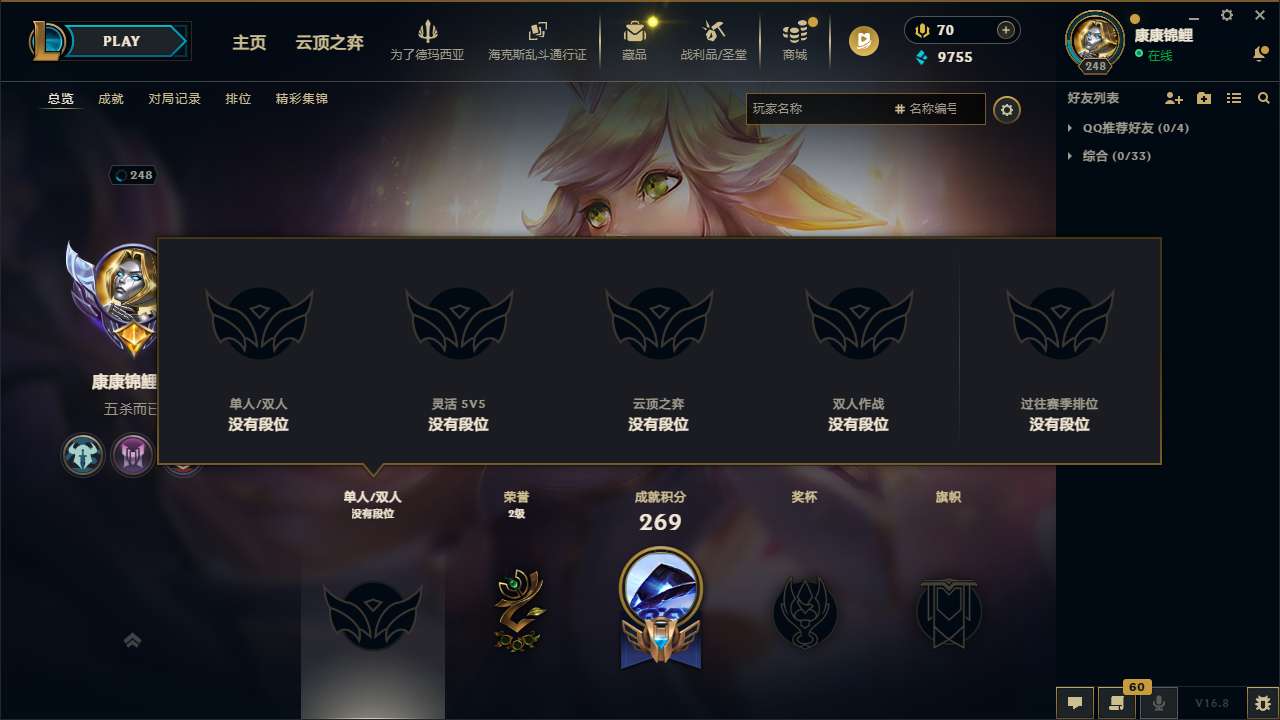Open the 商城 (Store) page
This screenshot has height=720, width=1280.
(795, 40)
